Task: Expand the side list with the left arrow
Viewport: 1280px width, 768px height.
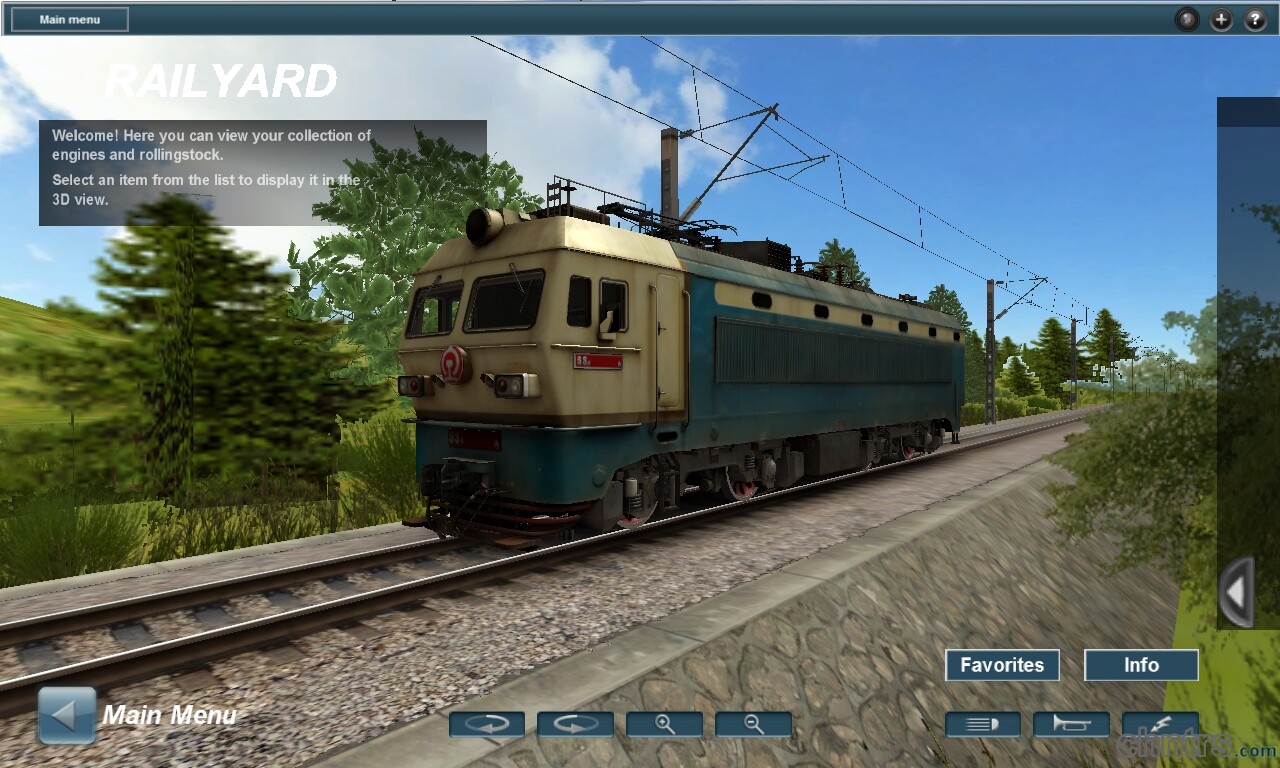Action: [1236, 592]
